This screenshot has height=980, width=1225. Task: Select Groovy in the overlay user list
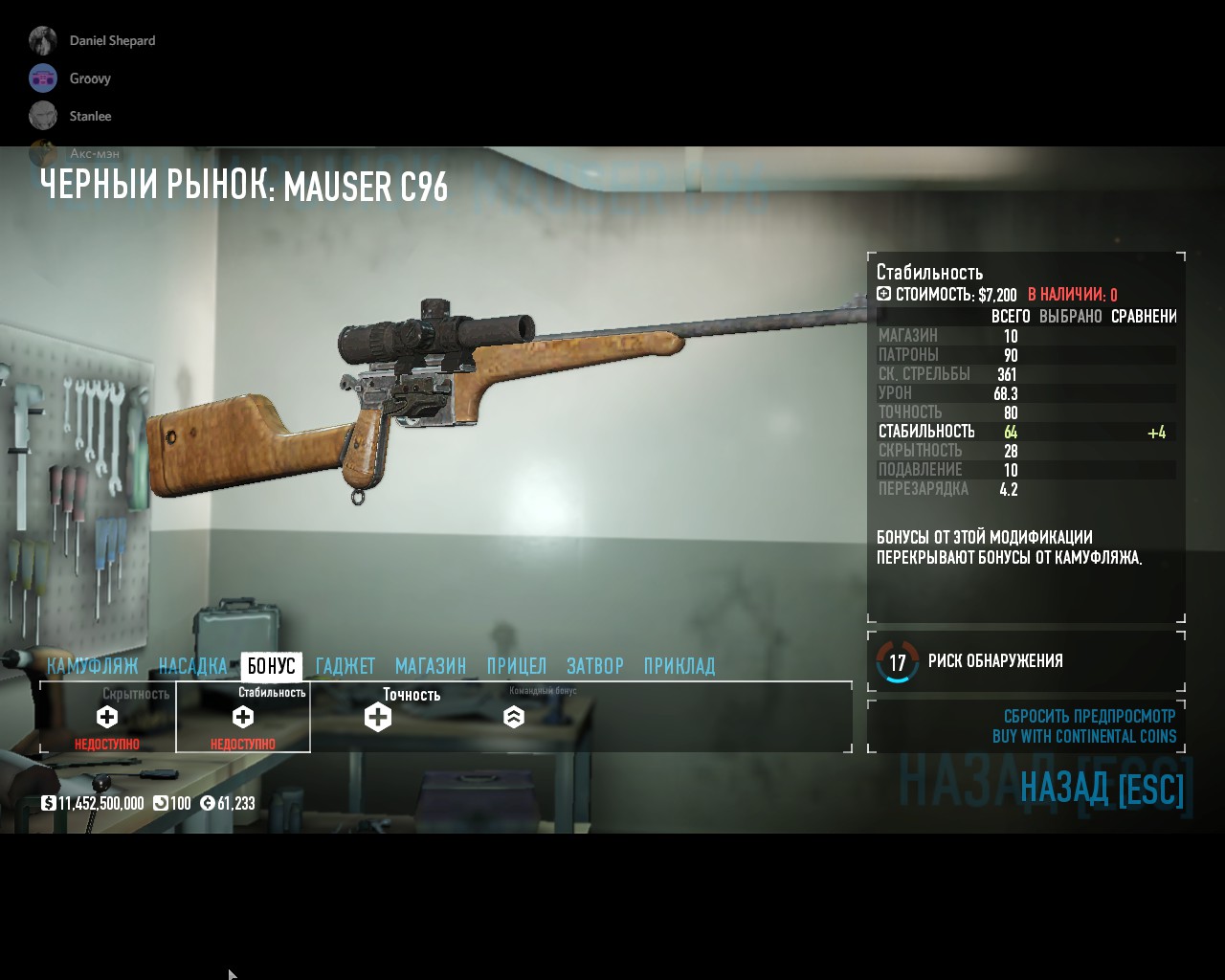pos(89,78)
